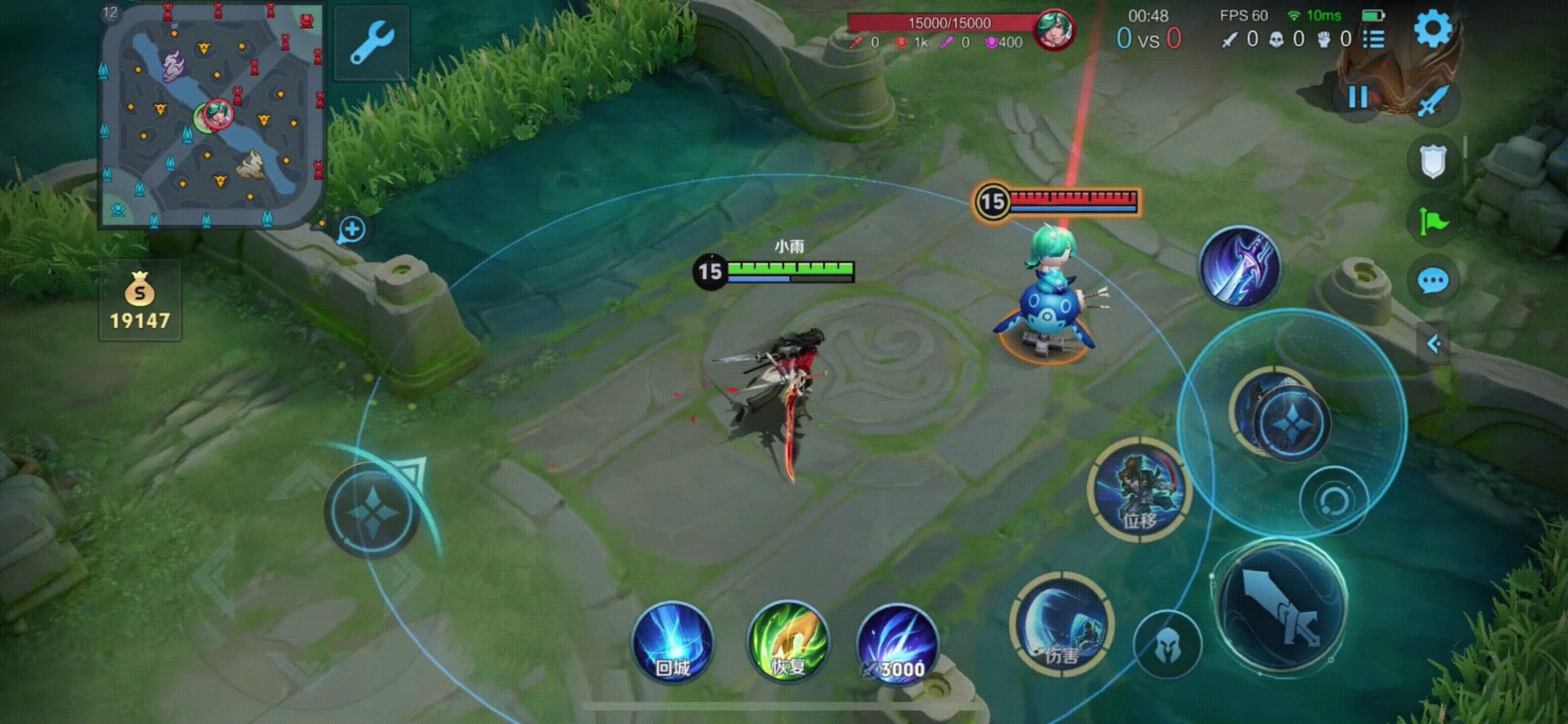Tap the helmet hero-targeting button
The height and width of the screenshot is (724, 1568).
tap(1167, 644)
